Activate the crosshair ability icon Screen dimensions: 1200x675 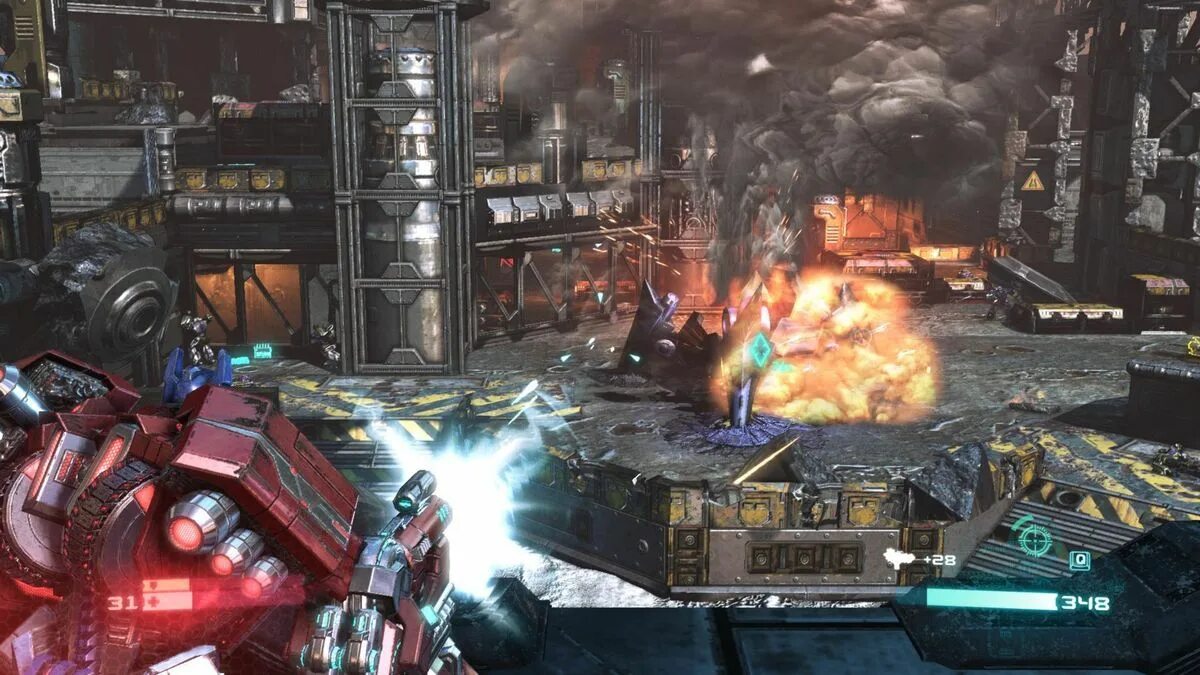point(1033,539)
